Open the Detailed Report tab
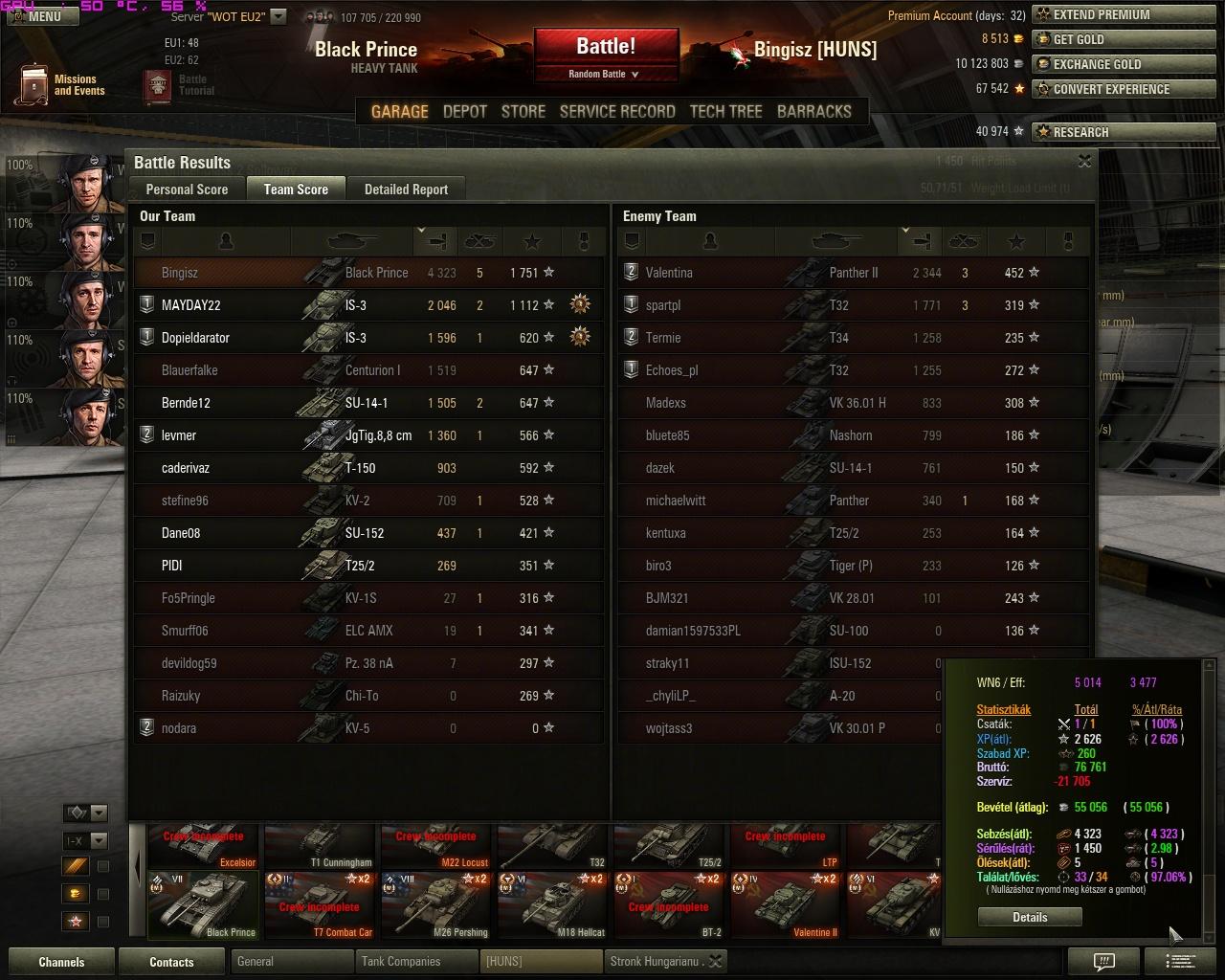This screenshot has width=1225, height=980. point(406,189)
